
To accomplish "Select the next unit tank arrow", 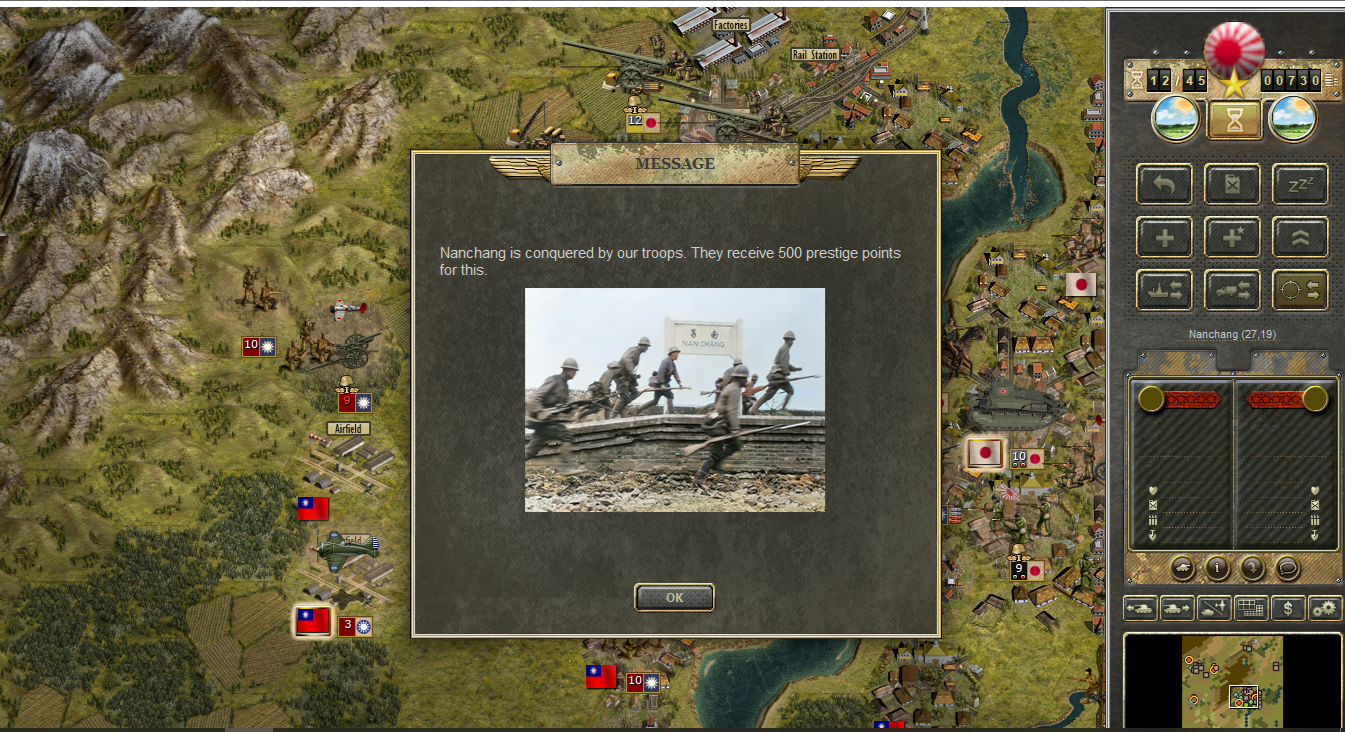I will [1177, 607].
